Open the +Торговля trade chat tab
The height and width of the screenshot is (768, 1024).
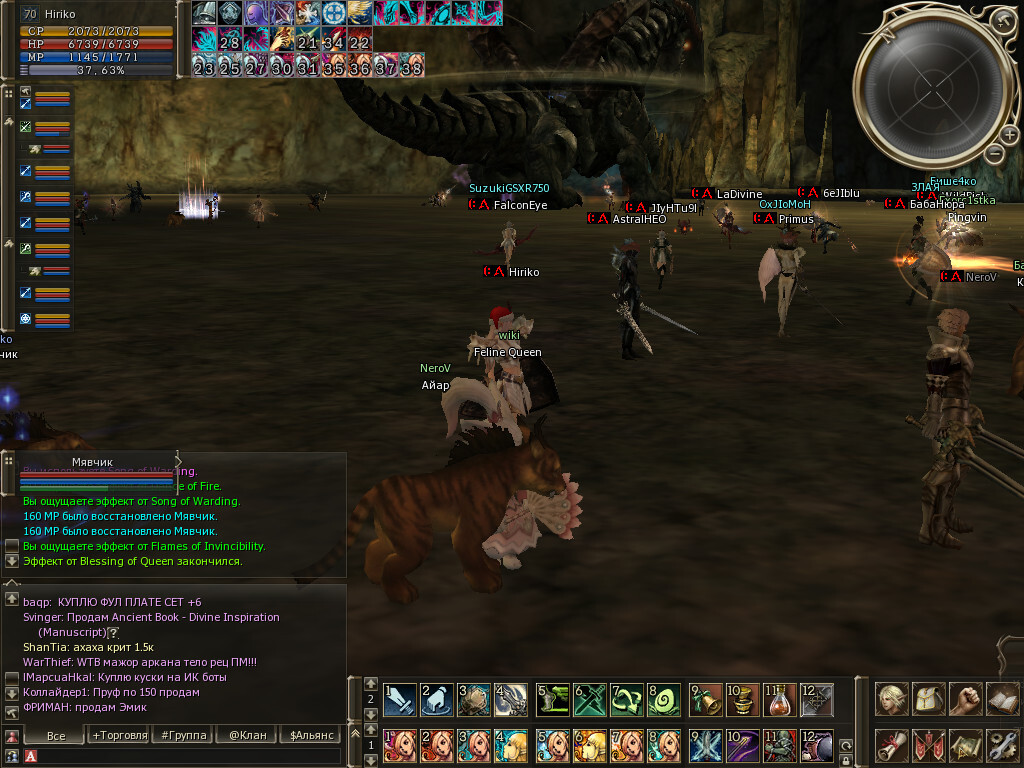[x=118, y=735]
